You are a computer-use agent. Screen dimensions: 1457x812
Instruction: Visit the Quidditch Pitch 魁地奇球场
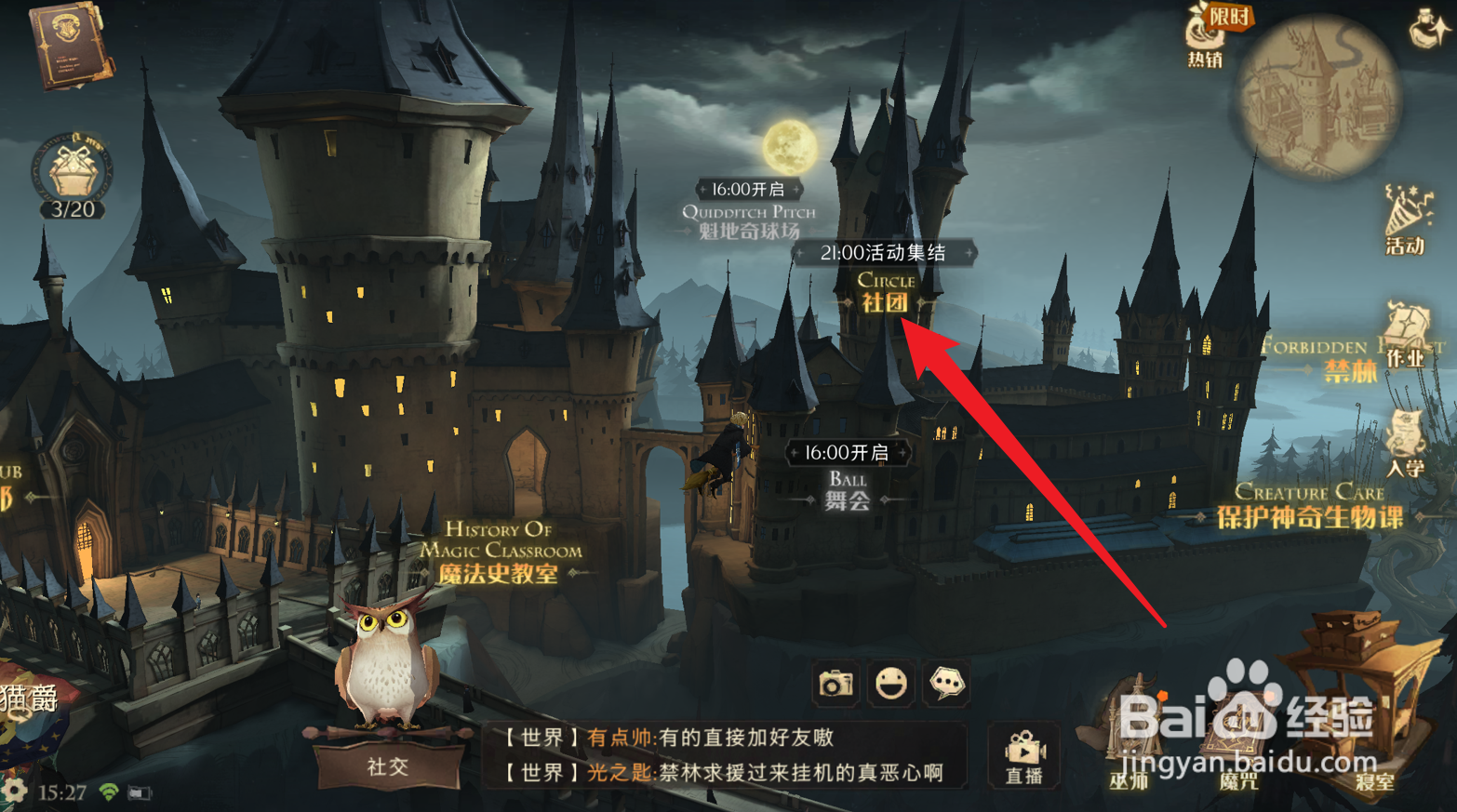(750, 214)
